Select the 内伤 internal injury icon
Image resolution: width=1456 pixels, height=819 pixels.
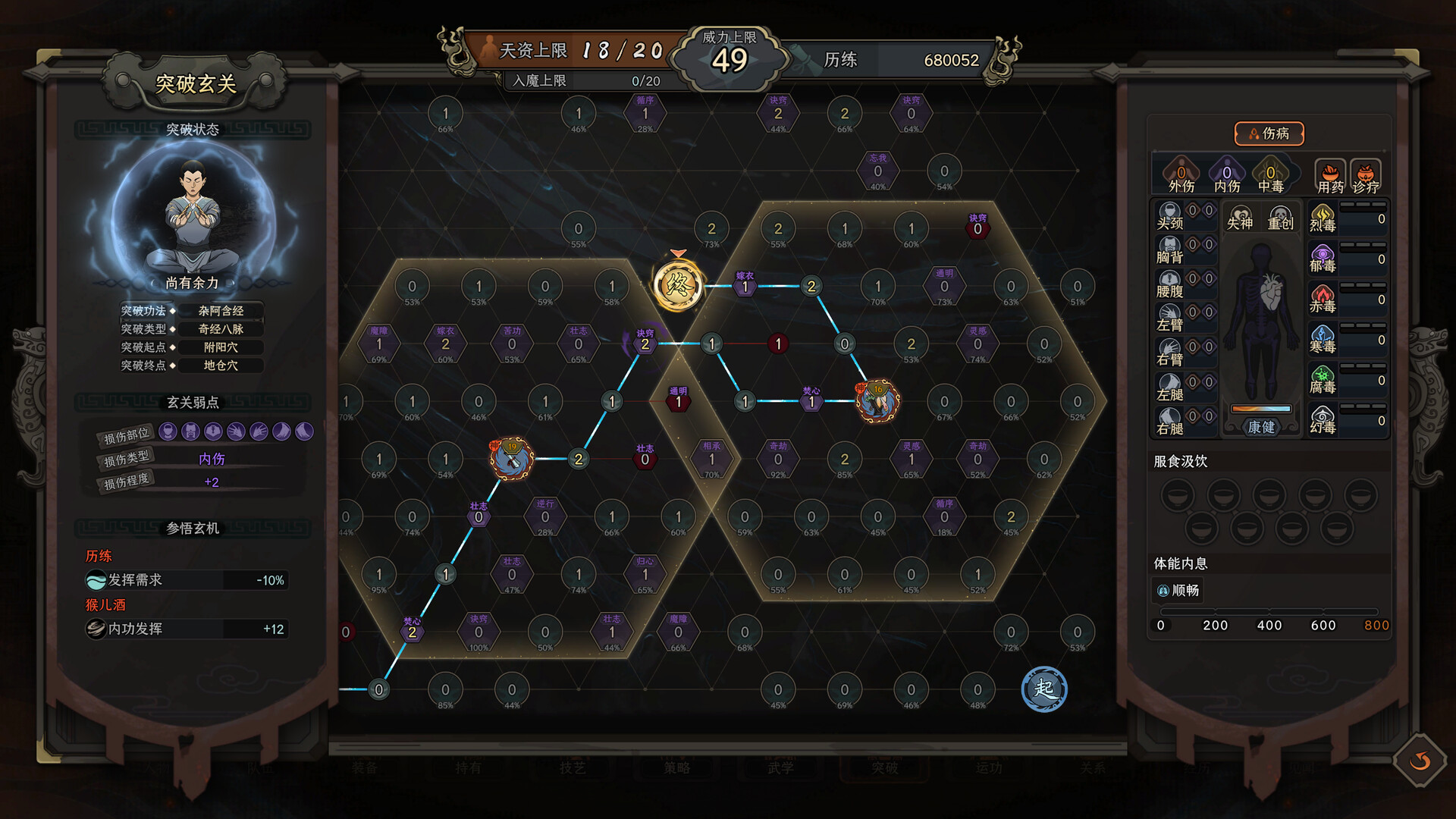(x=1226, y=176)
